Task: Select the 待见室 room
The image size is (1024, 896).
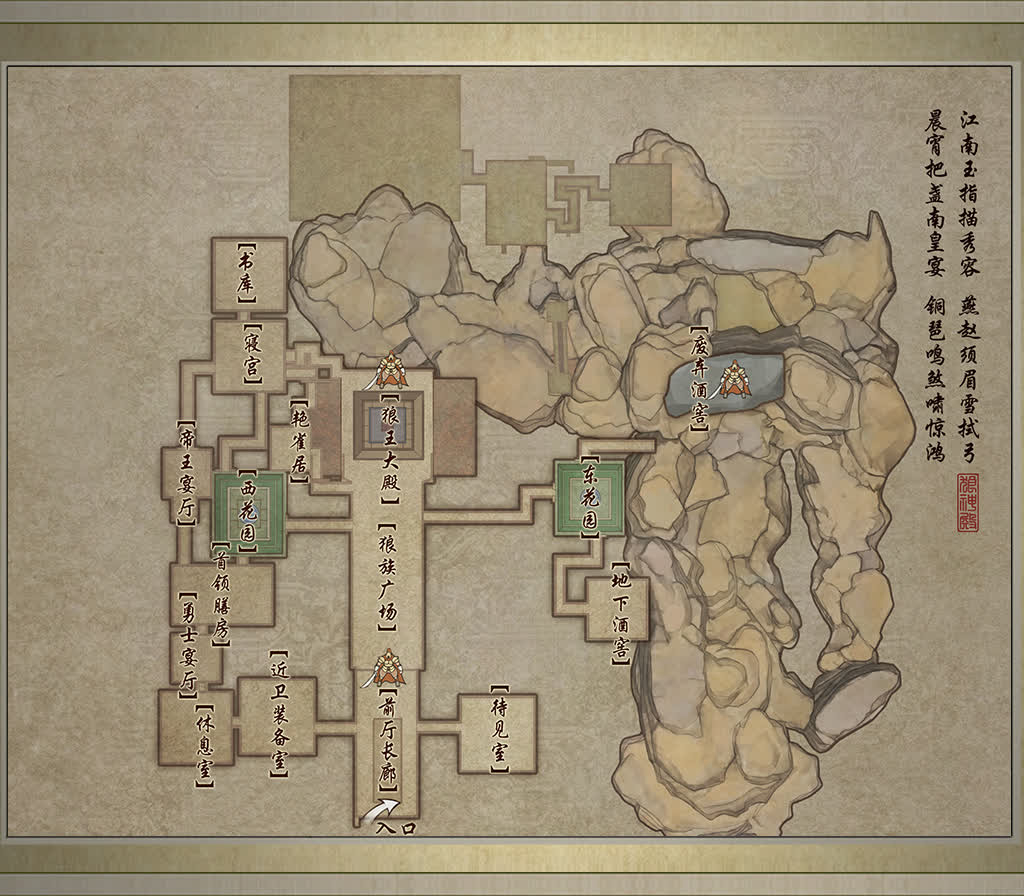Action: coord(498,731)
